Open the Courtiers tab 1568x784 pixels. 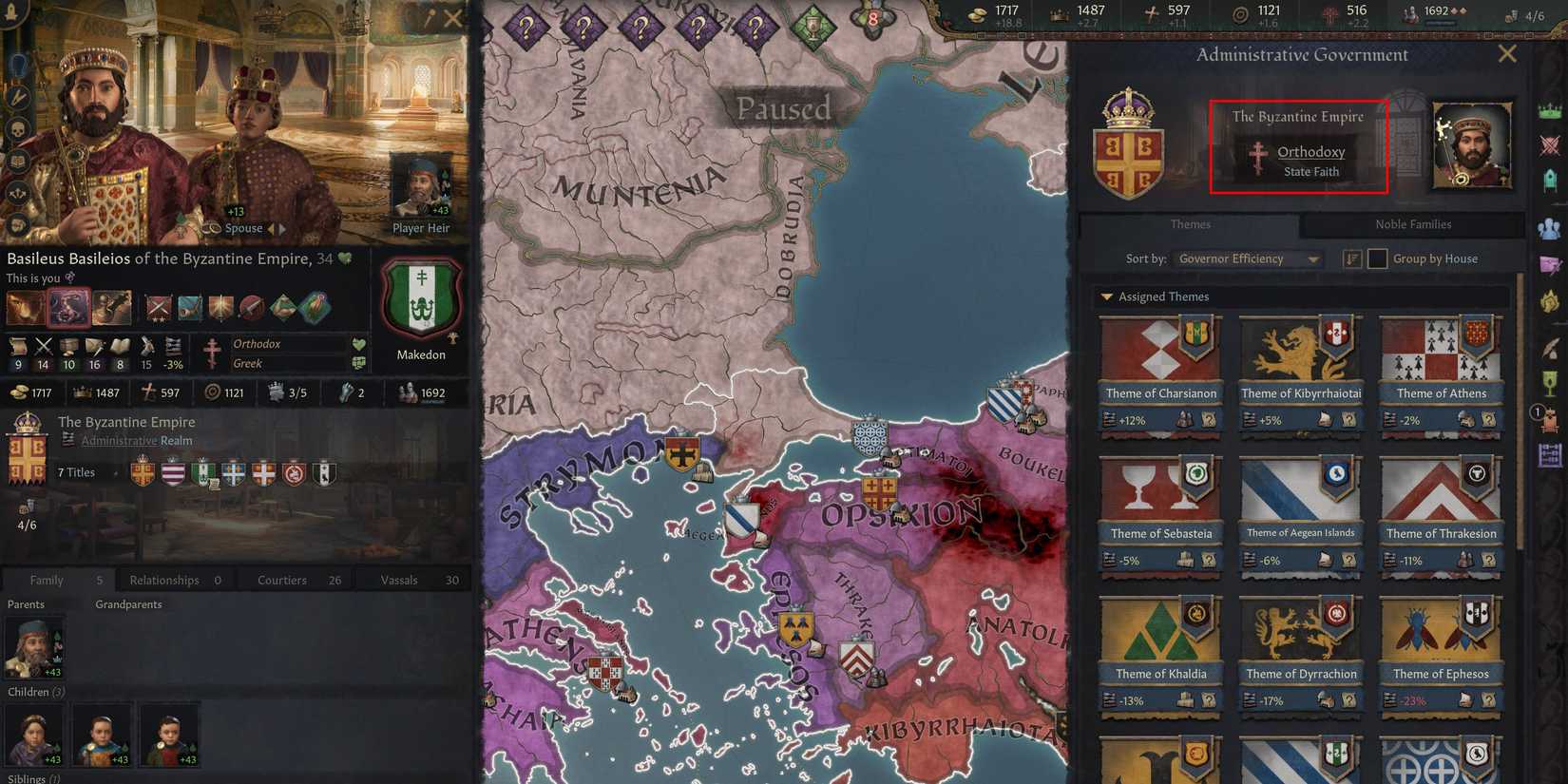pos(280,580)
